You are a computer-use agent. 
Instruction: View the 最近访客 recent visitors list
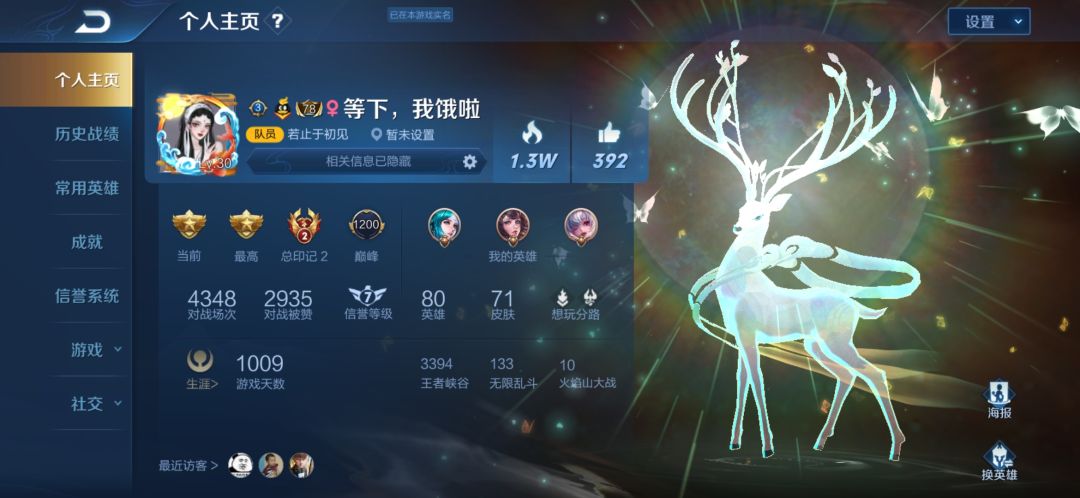188,465
